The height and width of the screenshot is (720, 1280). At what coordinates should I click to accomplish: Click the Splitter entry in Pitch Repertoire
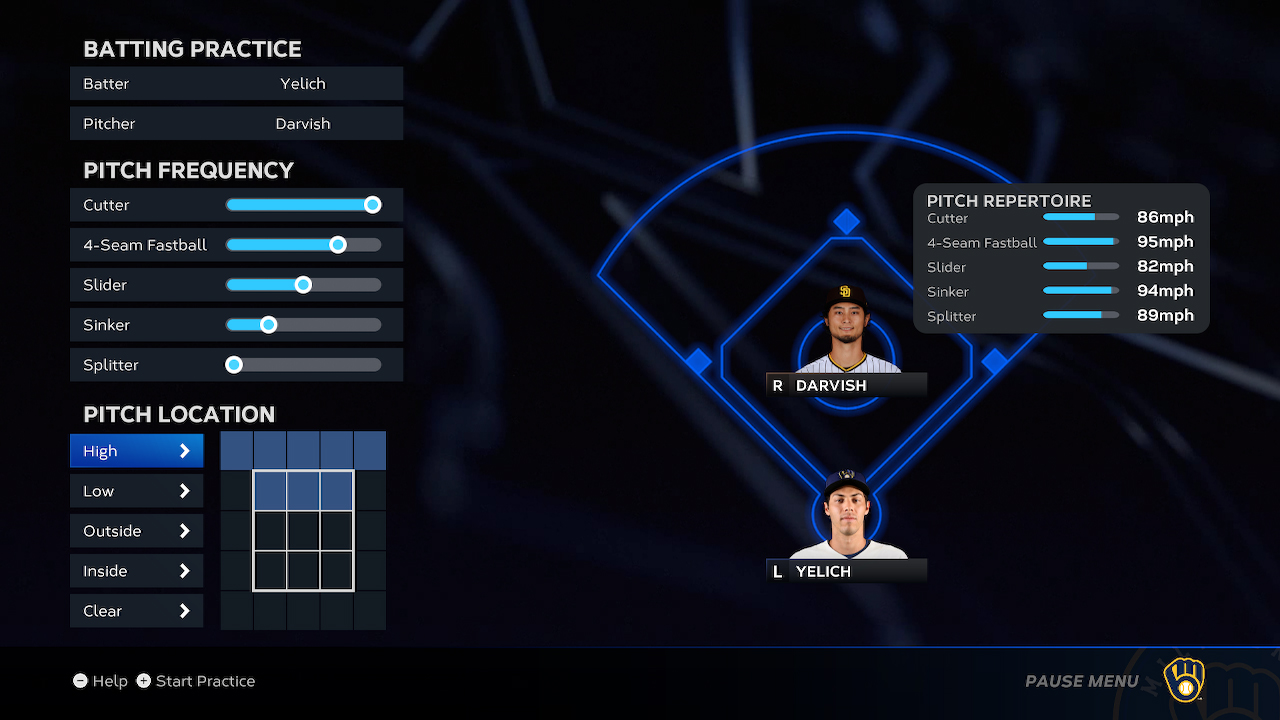coord(951,315)
